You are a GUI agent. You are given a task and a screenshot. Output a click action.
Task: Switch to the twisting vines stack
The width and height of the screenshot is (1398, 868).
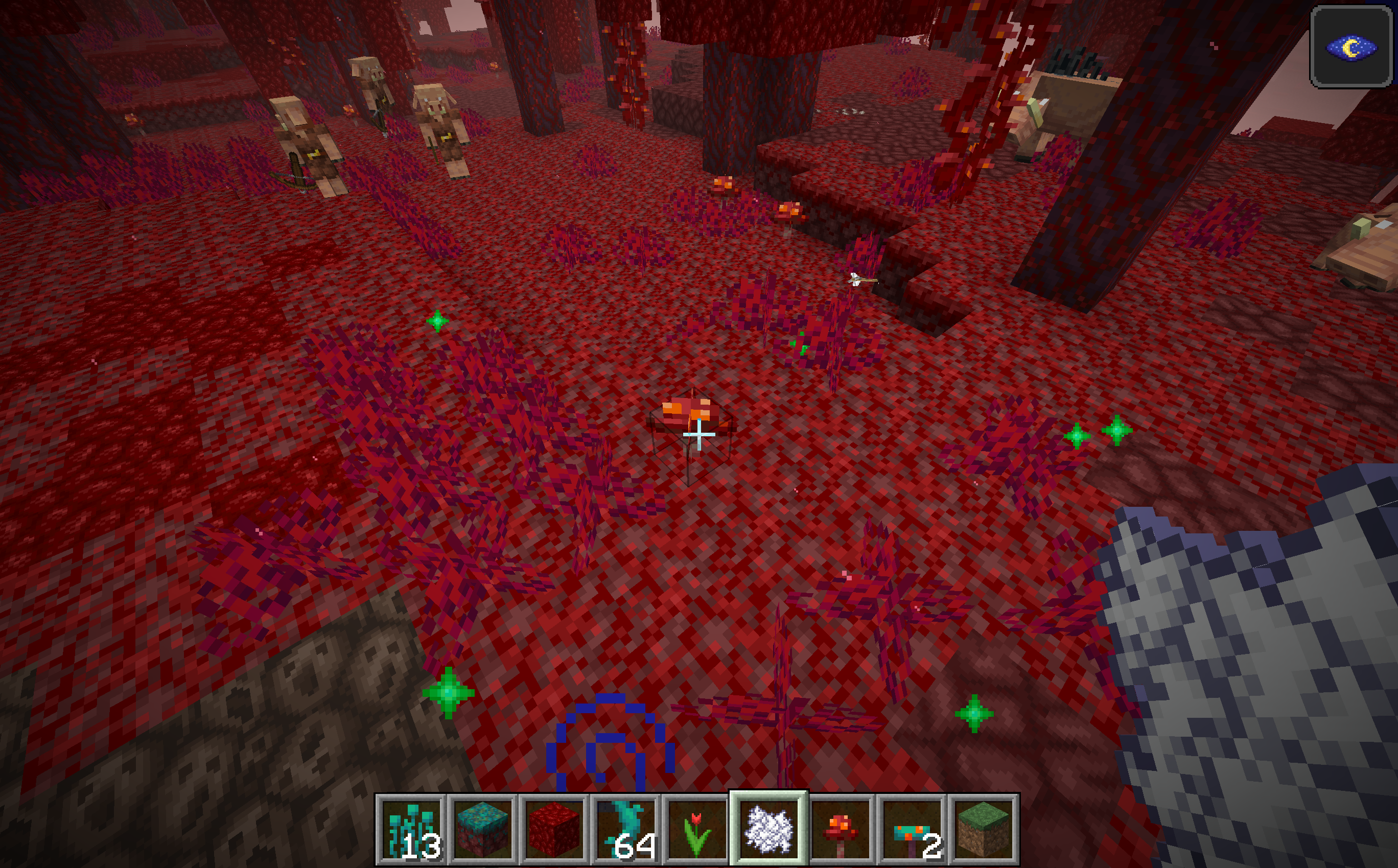625,829
